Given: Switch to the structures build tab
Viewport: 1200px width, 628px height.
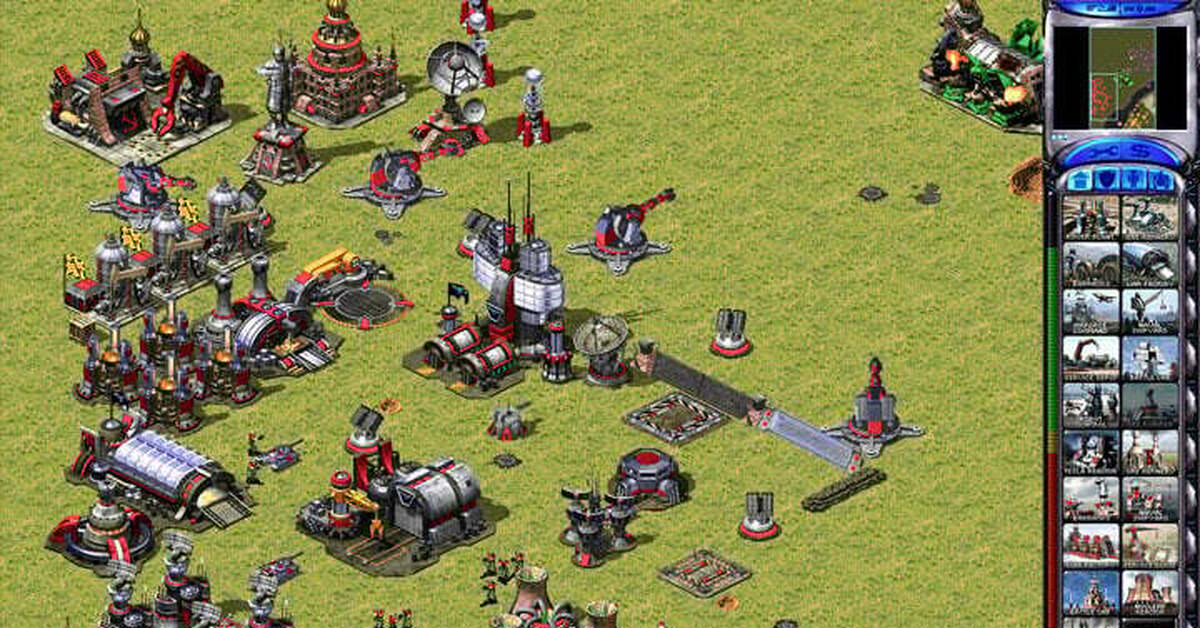Looking at the screenshot, I should coord(1079,180).
